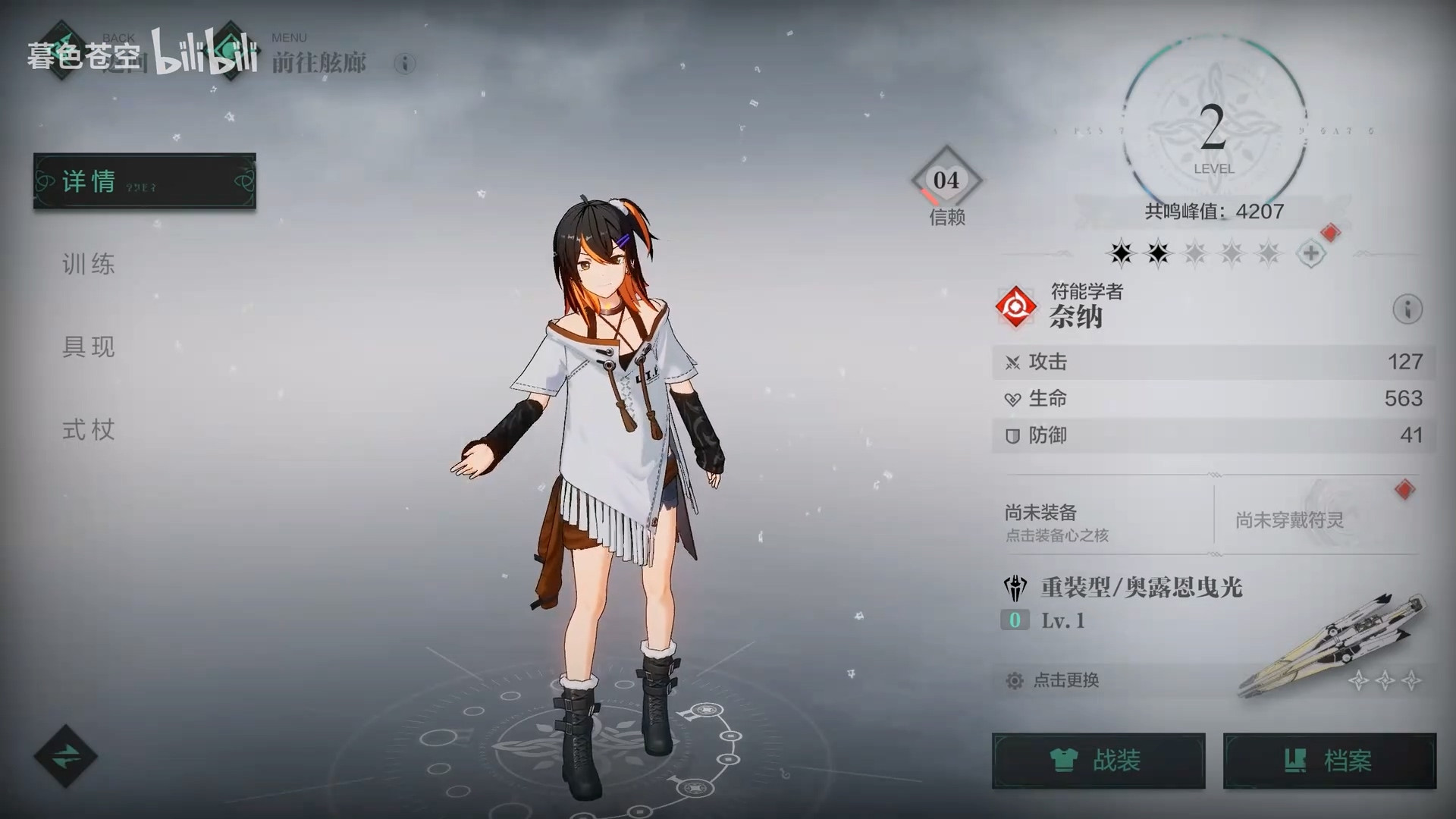Go to the 式杖 weapon tab
The height and width of the screenshot is (819, 1456).
(x=89, y=430)
